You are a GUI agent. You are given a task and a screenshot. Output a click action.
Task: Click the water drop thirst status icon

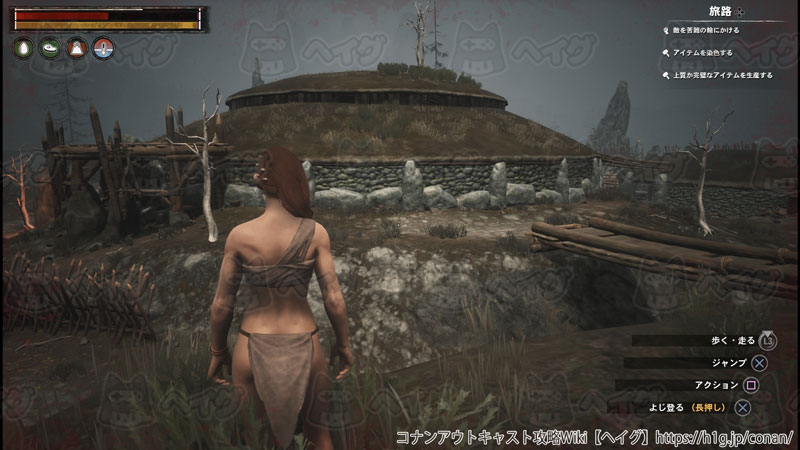22,47
